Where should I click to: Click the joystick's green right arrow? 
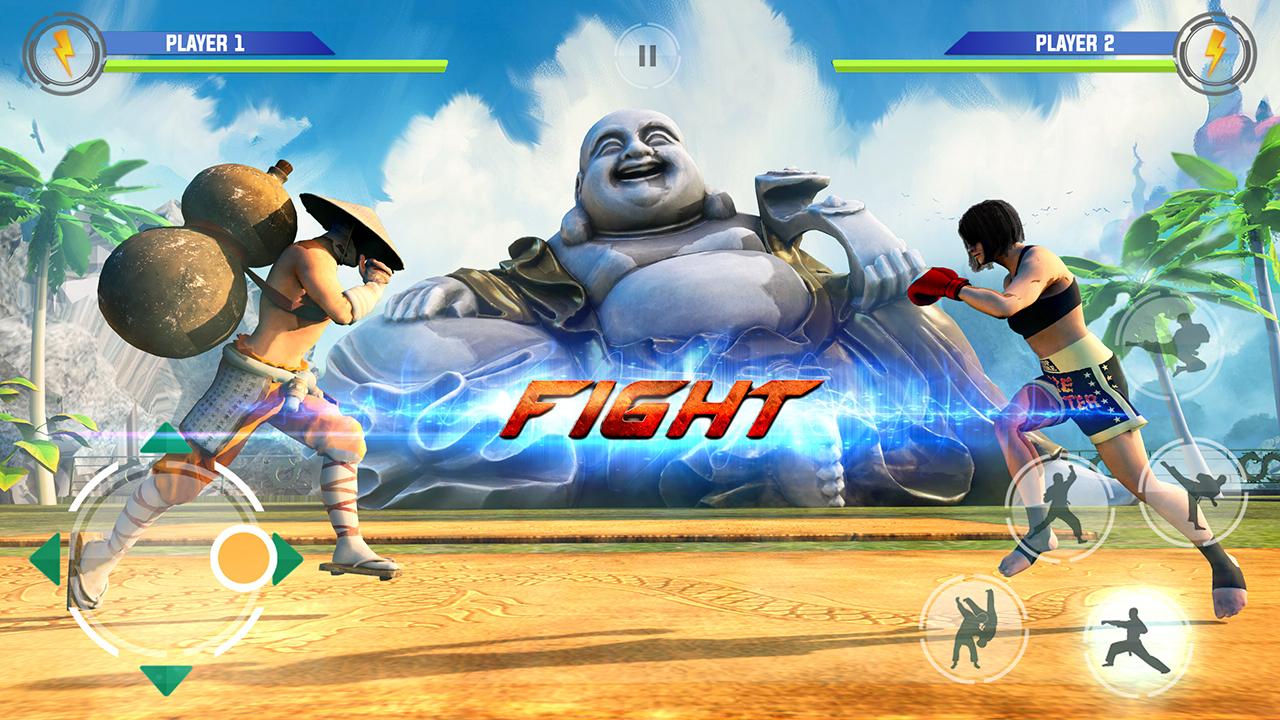click(287, 559)
